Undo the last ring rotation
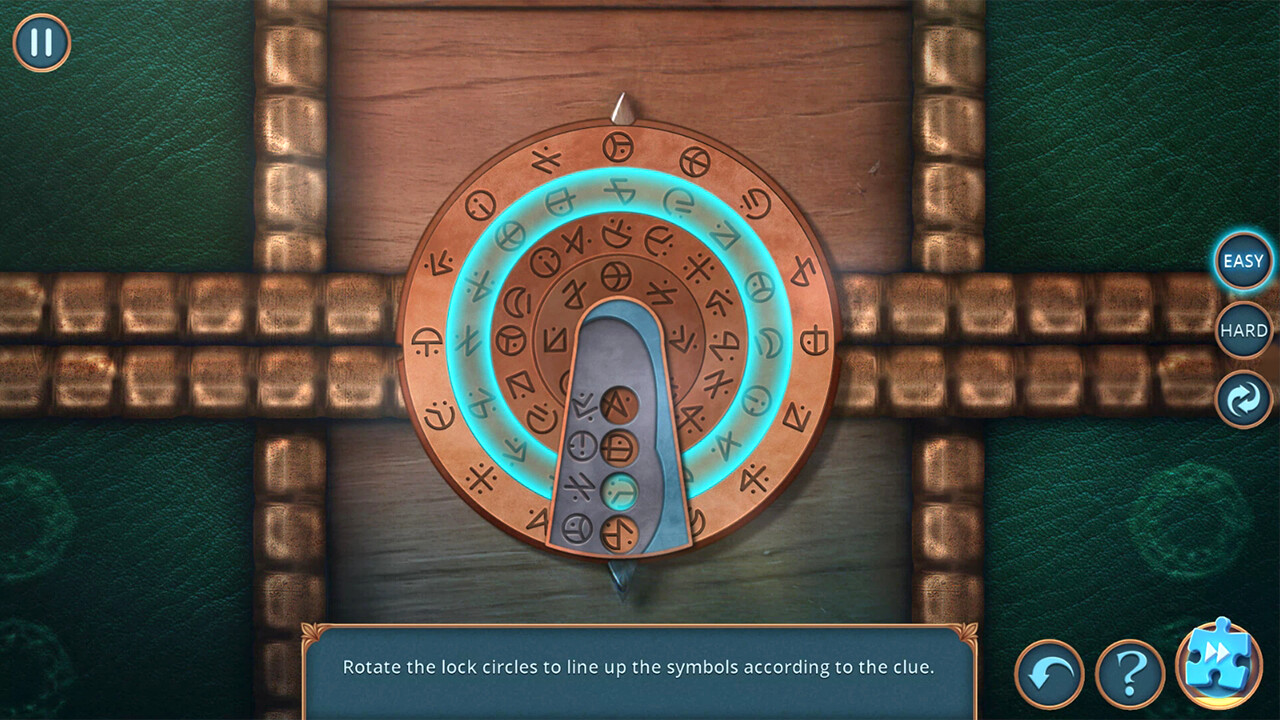The height and width of the screenshot is (720, 1280). point(1048,674)
